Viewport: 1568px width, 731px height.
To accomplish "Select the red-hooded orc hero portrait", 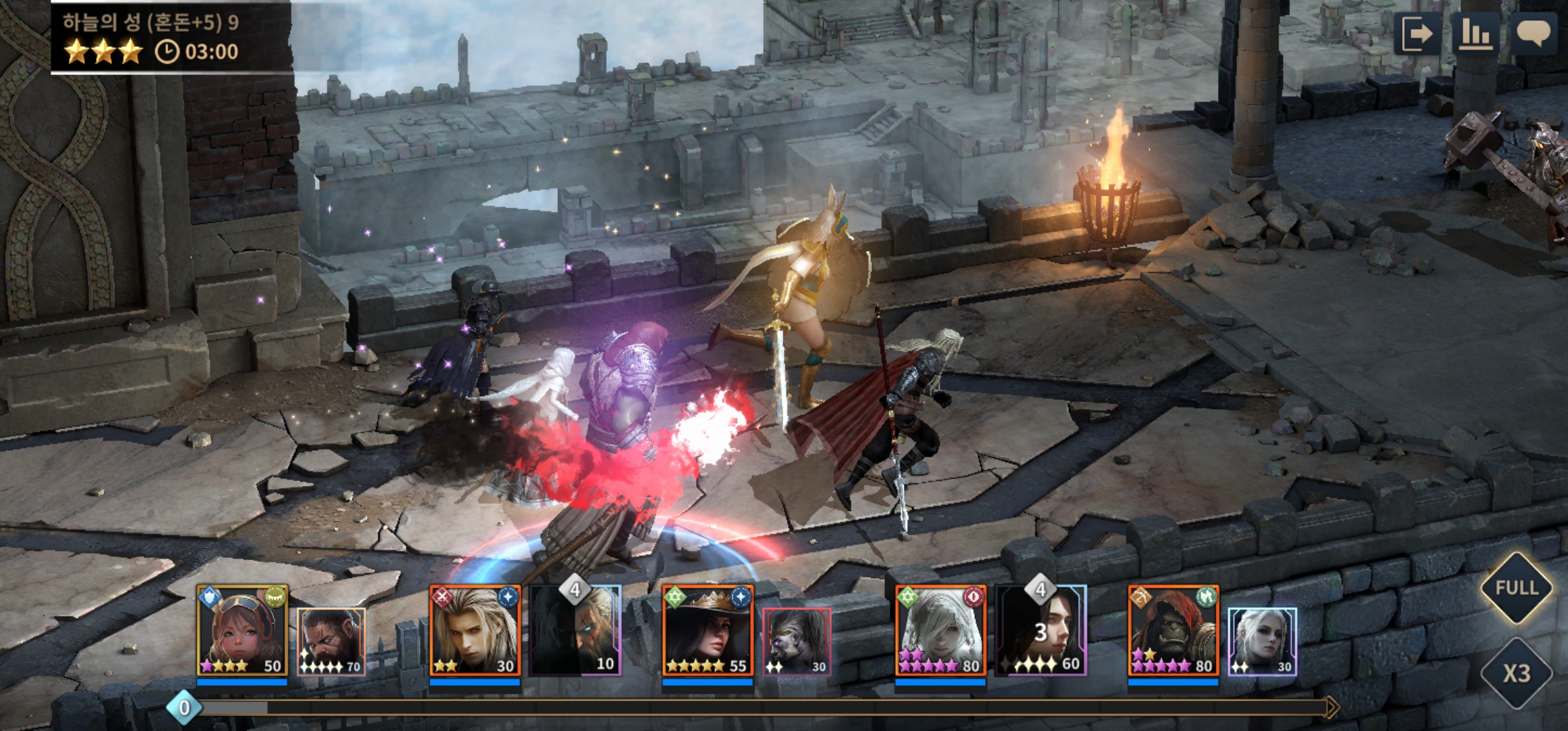I will tap(1173, 631).
